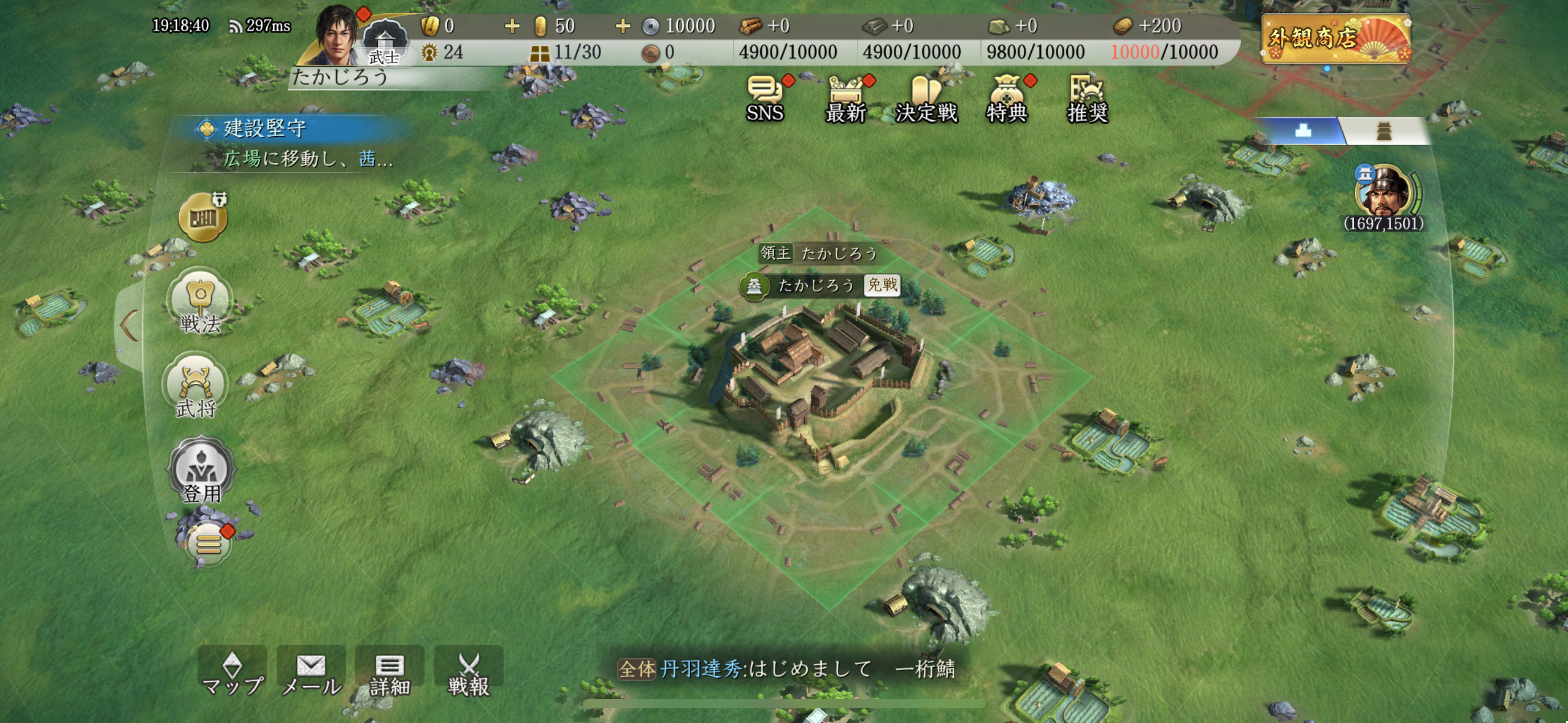The height and width of the screenshot is (723, 1568).
Task: Open the world chat message bar
Action: point(785,668)
